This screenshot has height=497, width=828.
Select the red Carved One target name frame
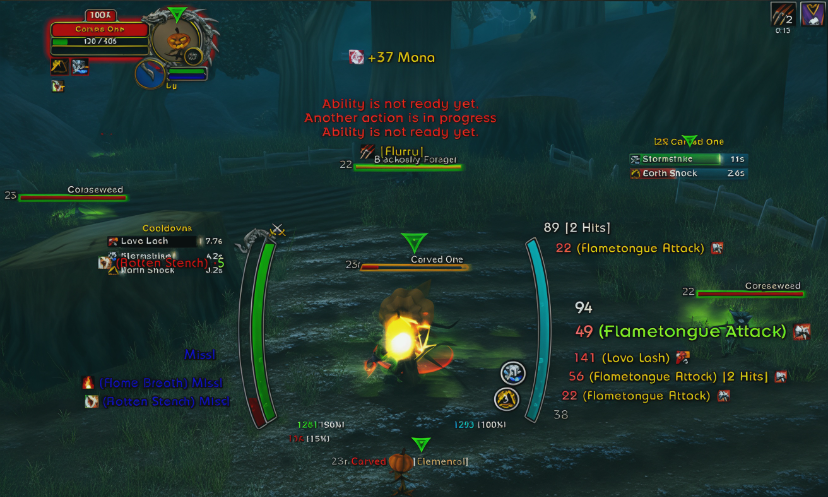click(x=99, y=30)
